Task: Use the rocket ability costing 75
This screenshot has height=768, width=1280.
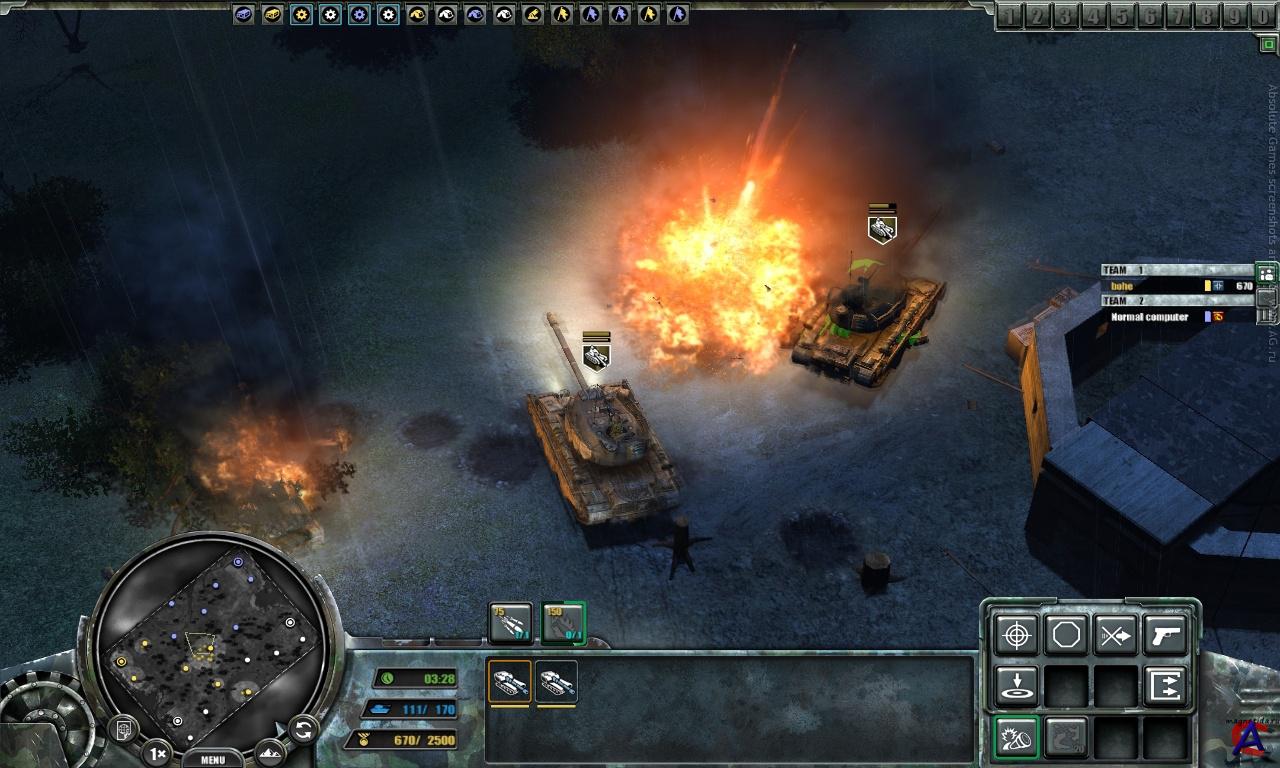Action: (510, 623)
